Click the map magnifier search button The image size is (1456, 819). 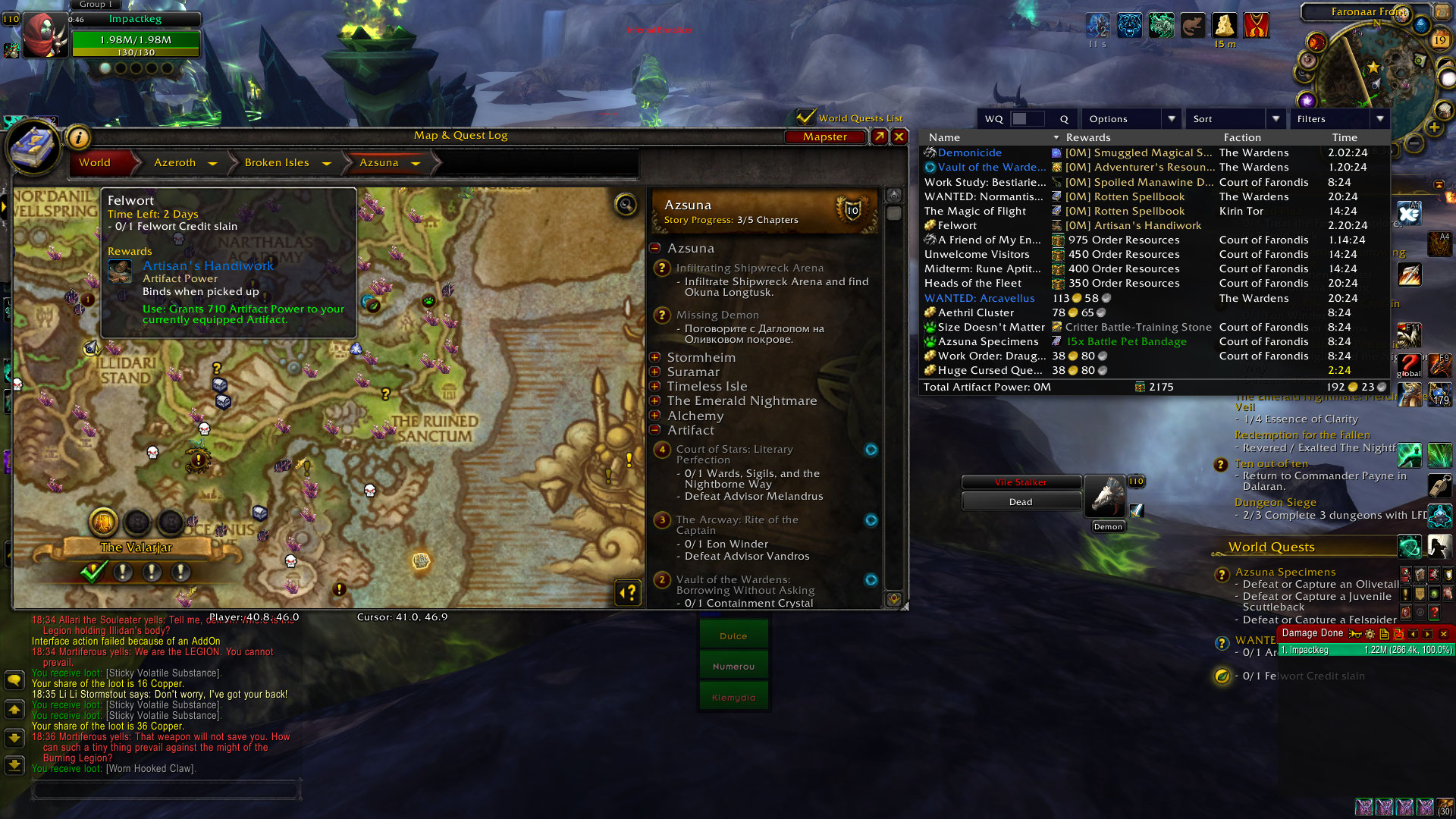626,204
